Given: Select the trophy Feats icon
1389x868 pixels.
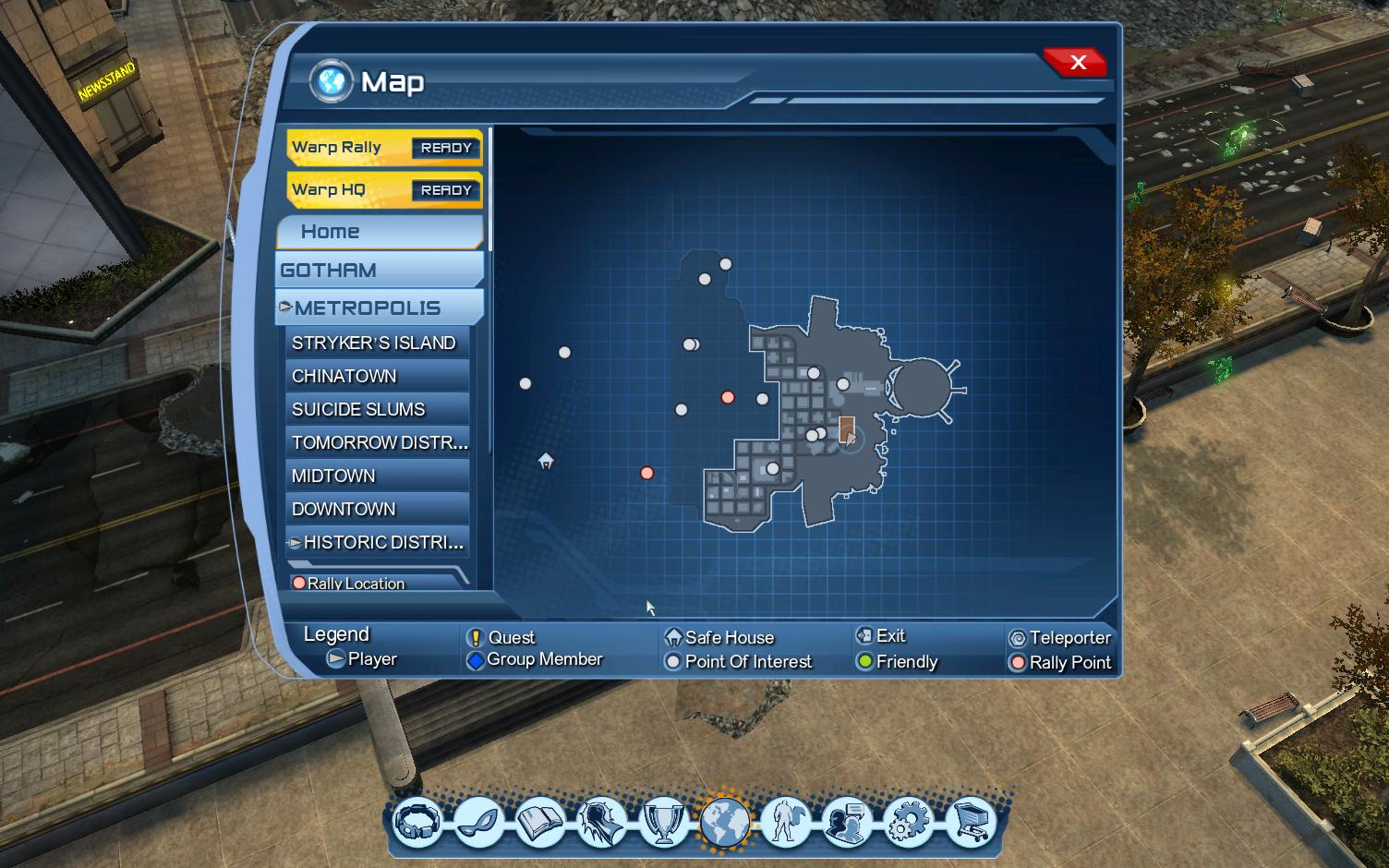Looking at the screenshot, I should tap(665, 825).
